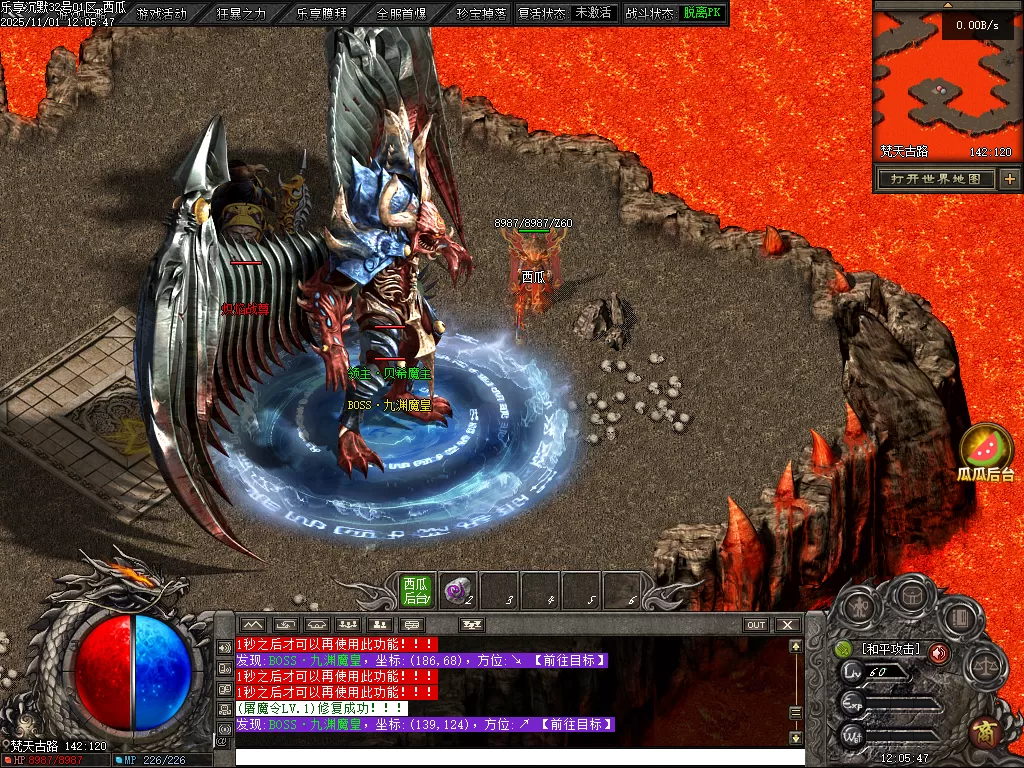Viewport: 1024px width, 768px height.
Task: Open the 全服首爆 menu
Action: tap(402, 13)
